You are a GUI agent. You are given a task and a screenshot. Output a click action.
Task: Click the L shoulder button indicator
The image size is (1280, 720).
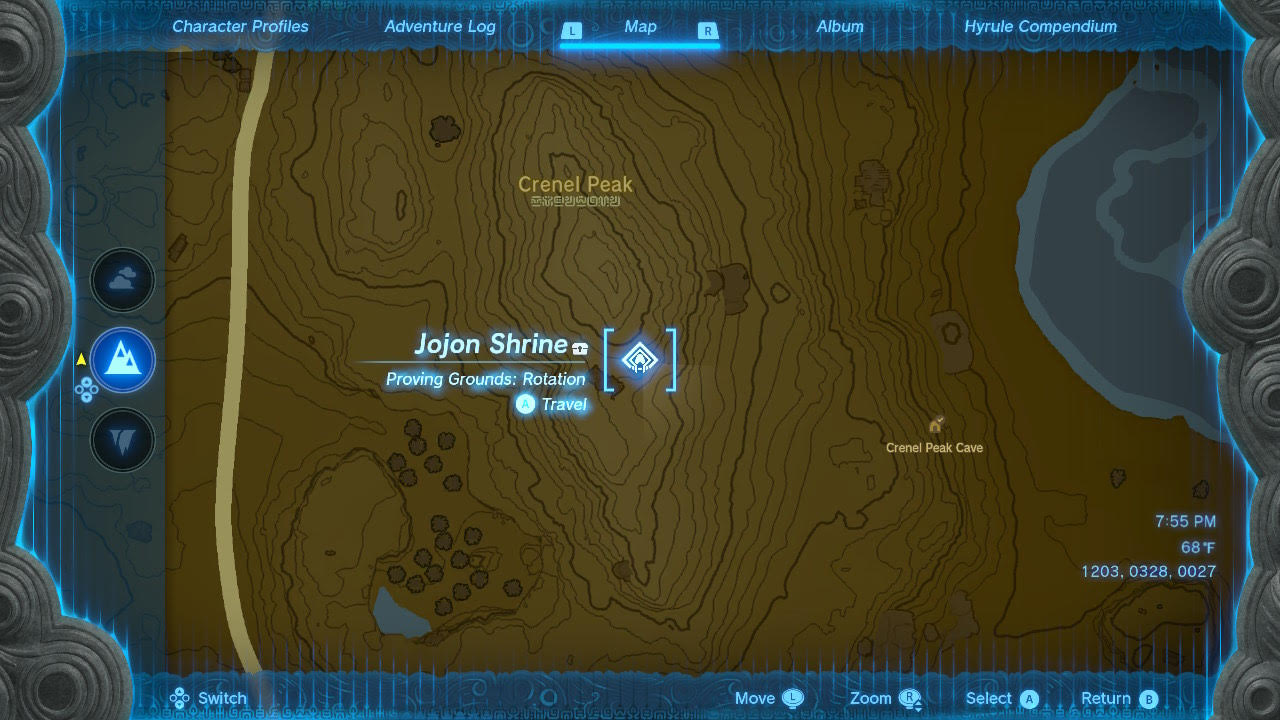[x=572, y=31]
